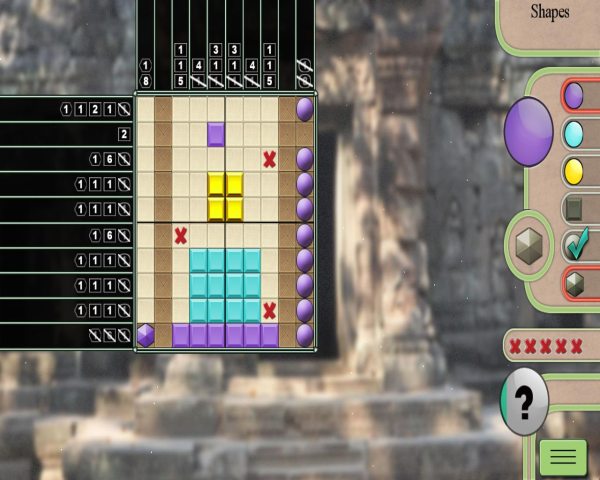Select the gray square block shape
The image size is (600, 480).
pyautogui.click(x=574, y=208)
